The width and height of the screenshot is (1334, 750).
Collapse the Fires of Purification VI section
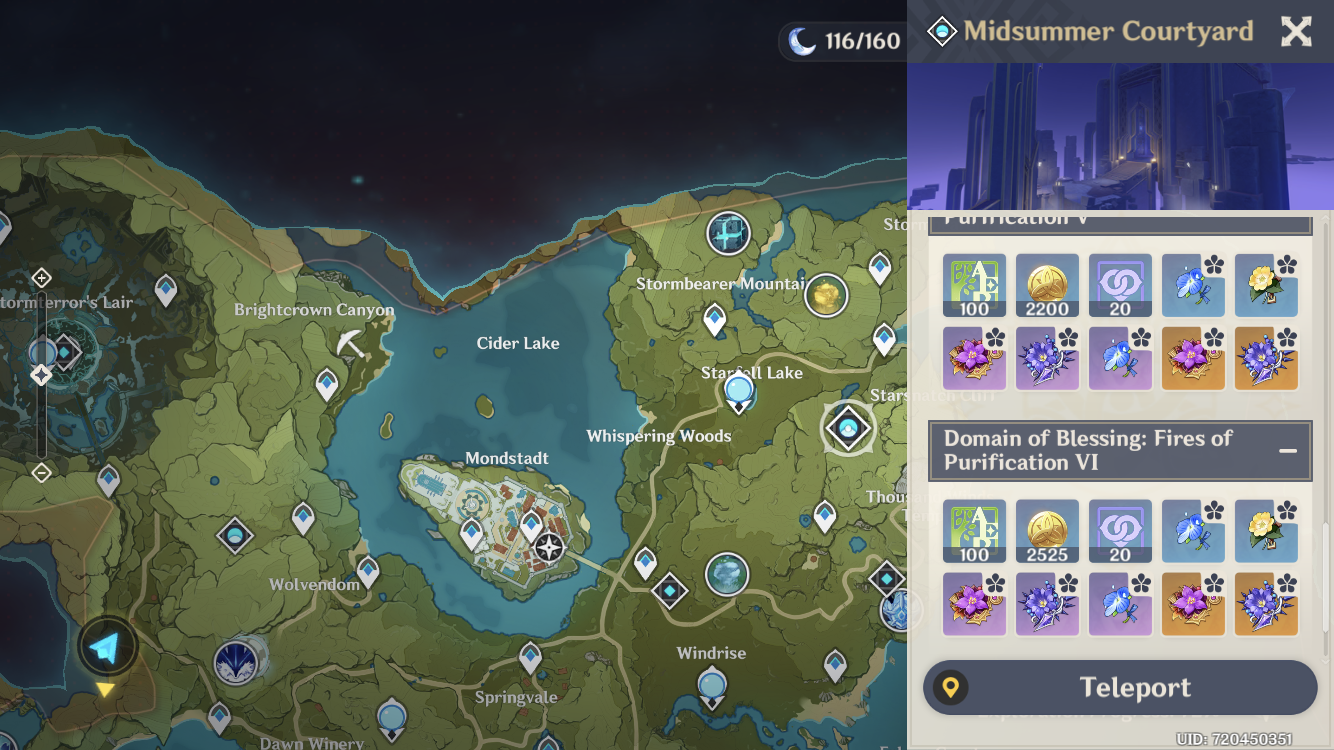click(x=1288, y=451)
